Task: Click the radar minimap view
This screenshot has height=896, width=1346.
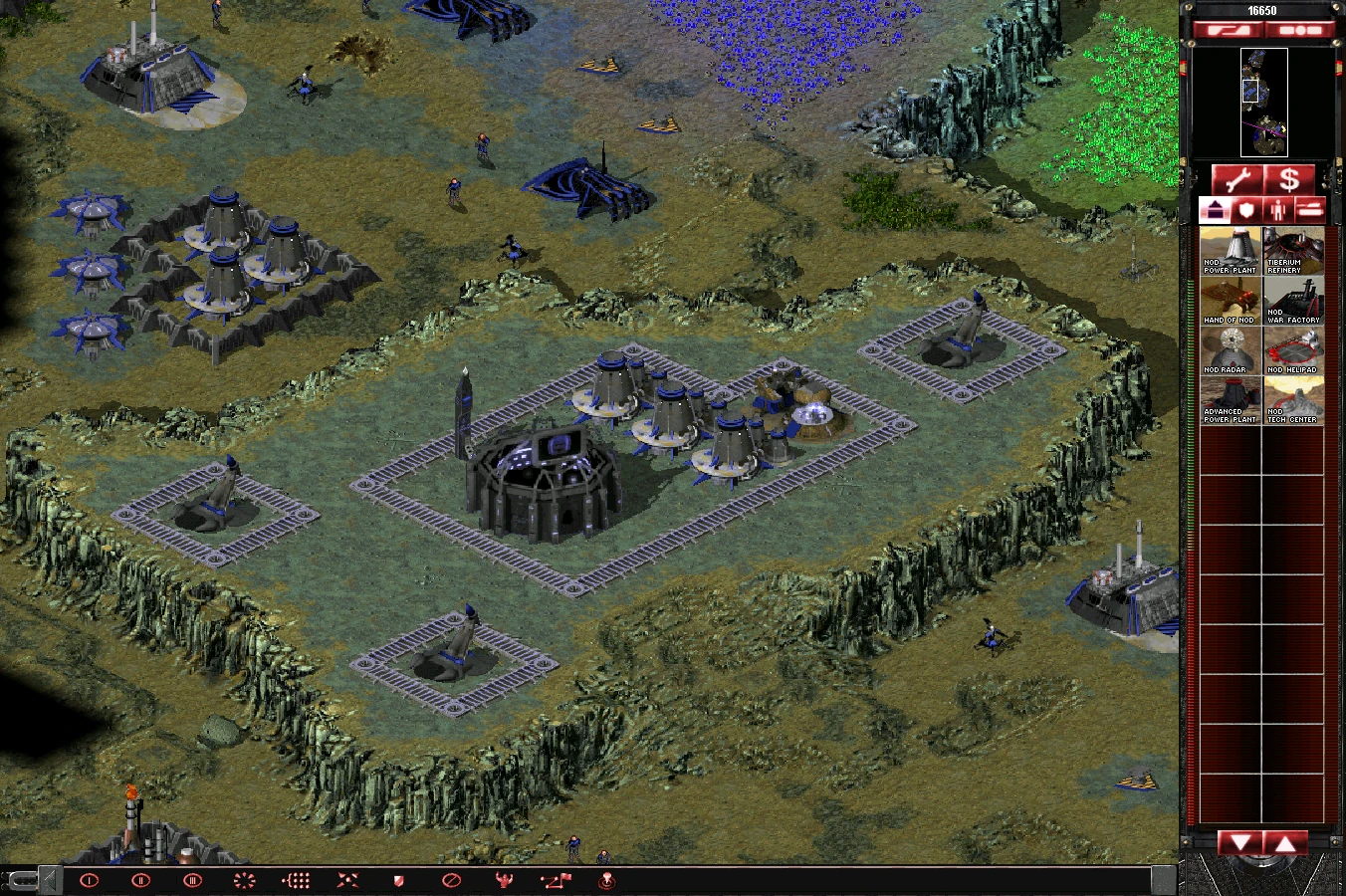Action: tap(1262, 105)
